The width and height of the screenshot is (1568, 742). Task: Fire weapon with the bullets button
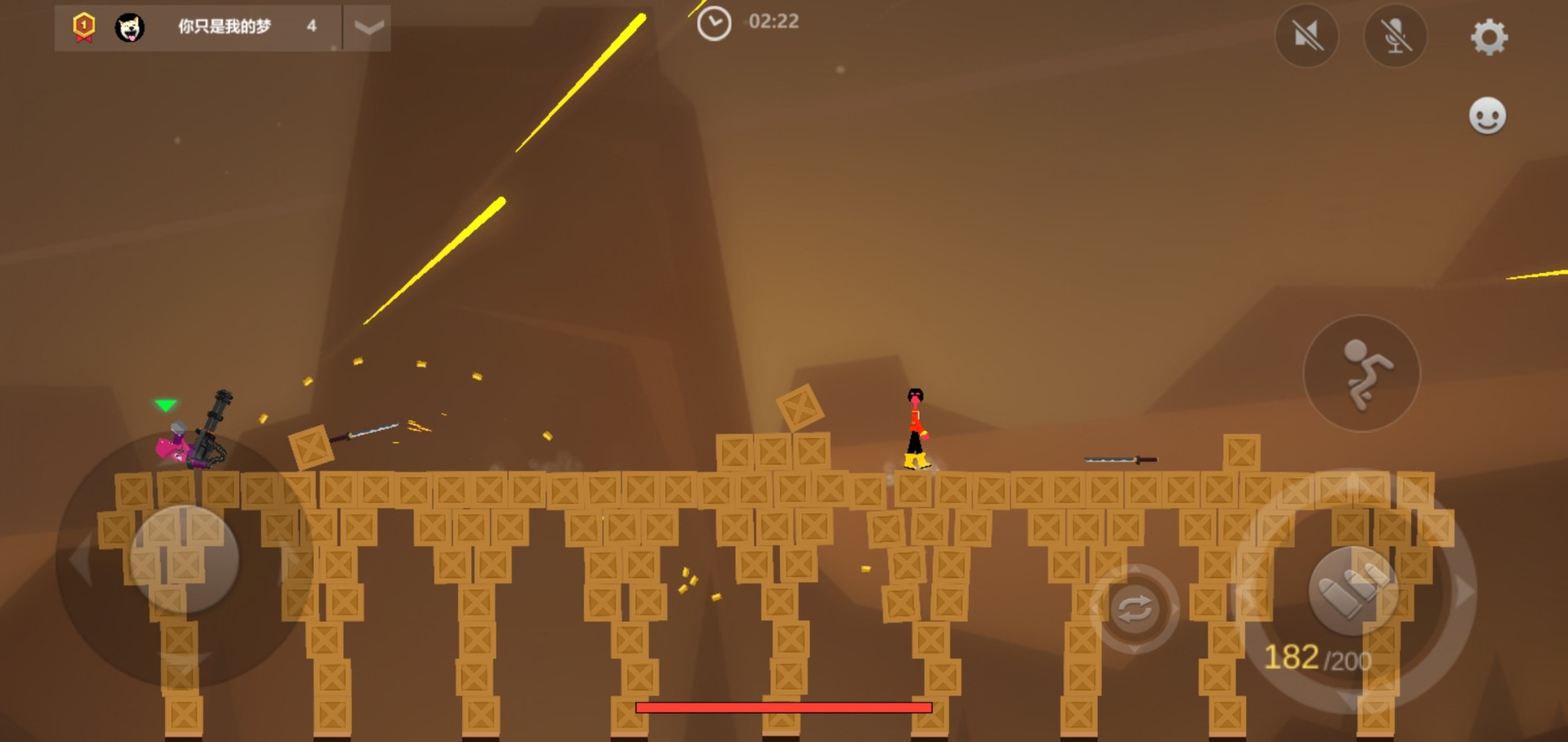point(1353,591)
